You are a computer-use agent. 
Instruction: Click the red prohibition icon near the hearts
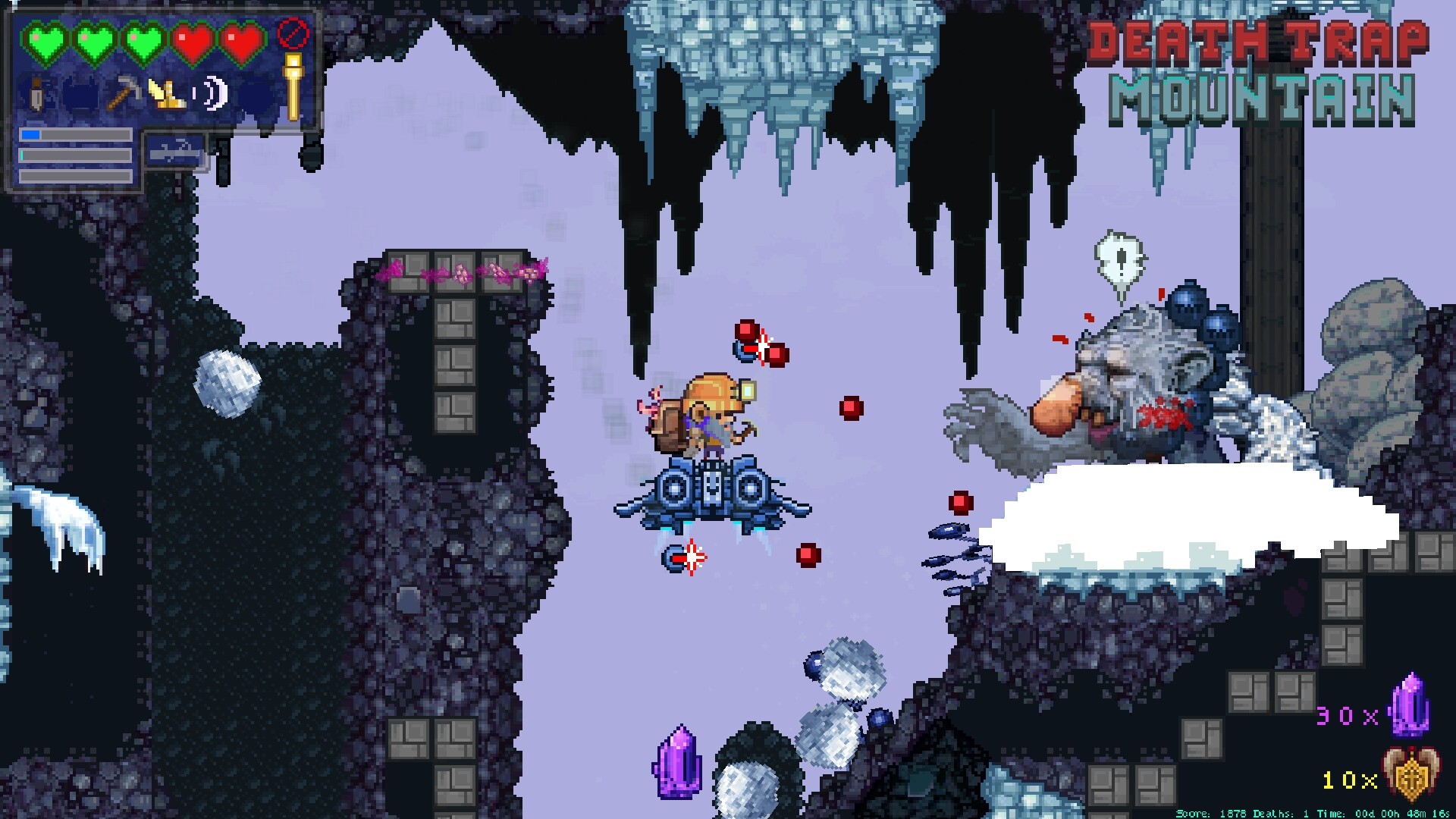(291, 34)
